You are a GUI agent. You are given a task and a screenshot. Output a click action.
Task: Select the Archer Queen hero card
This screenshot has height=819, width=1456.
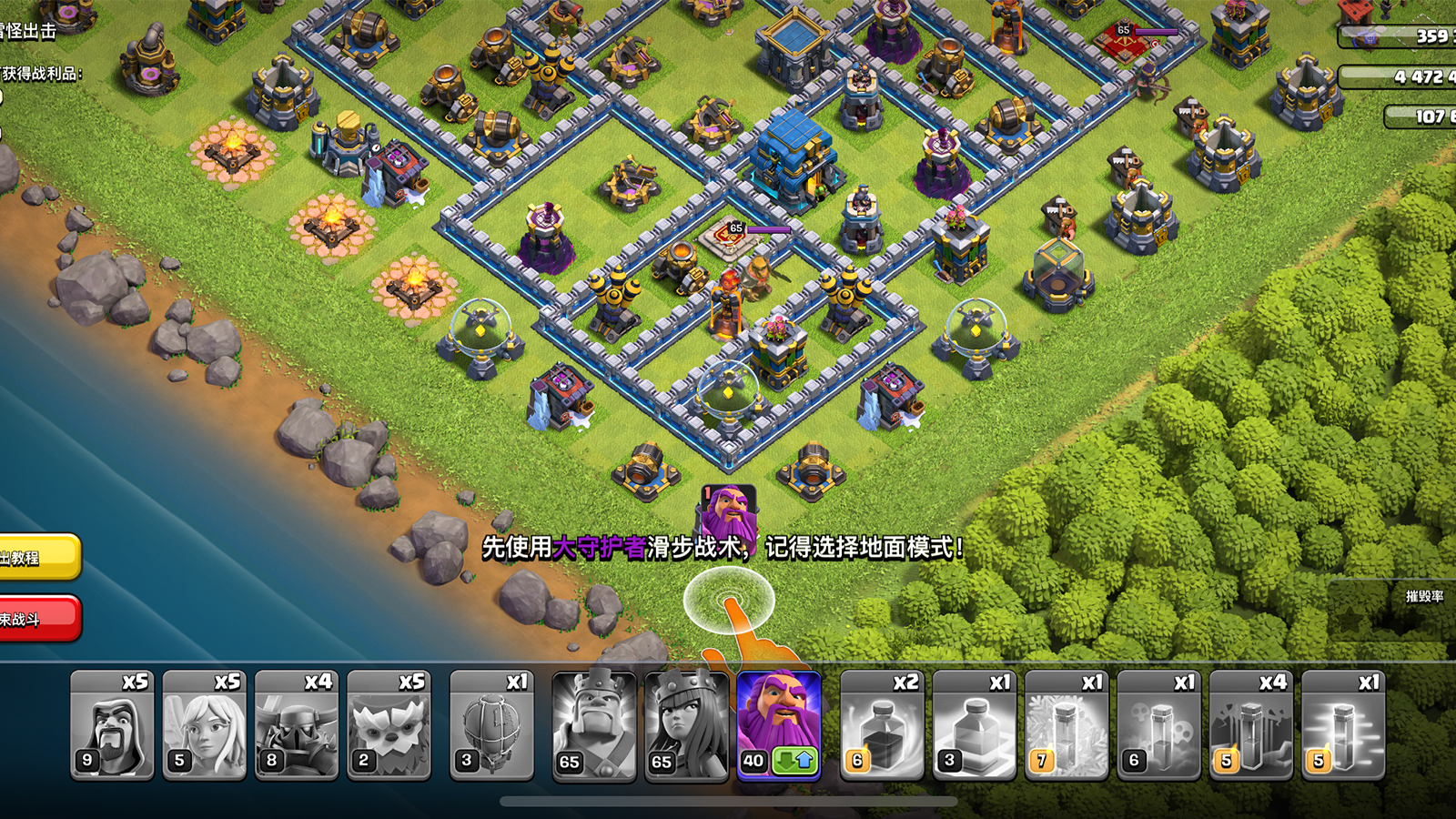(686, 725)
